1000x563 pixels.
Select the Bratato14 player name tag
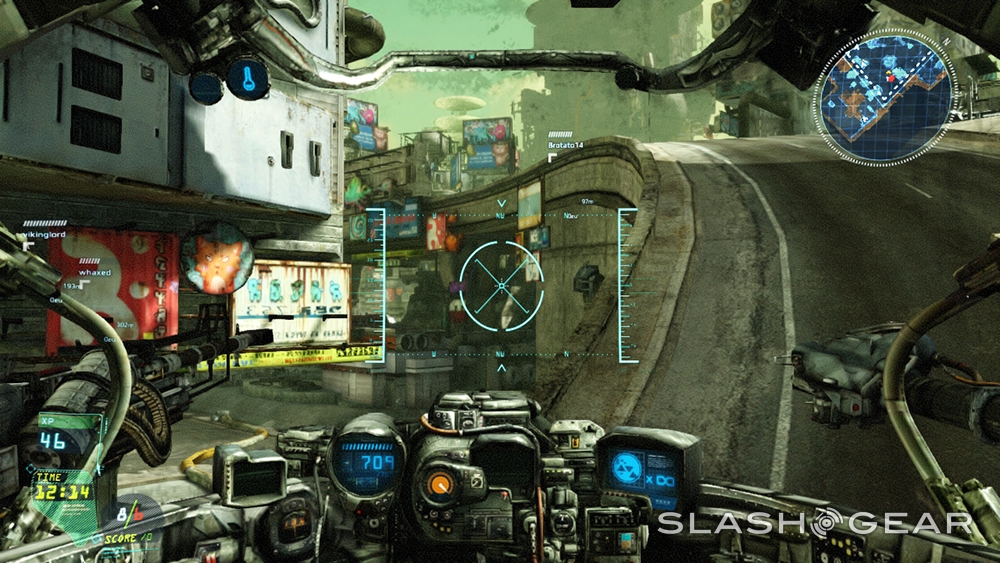tap(568, 145)
